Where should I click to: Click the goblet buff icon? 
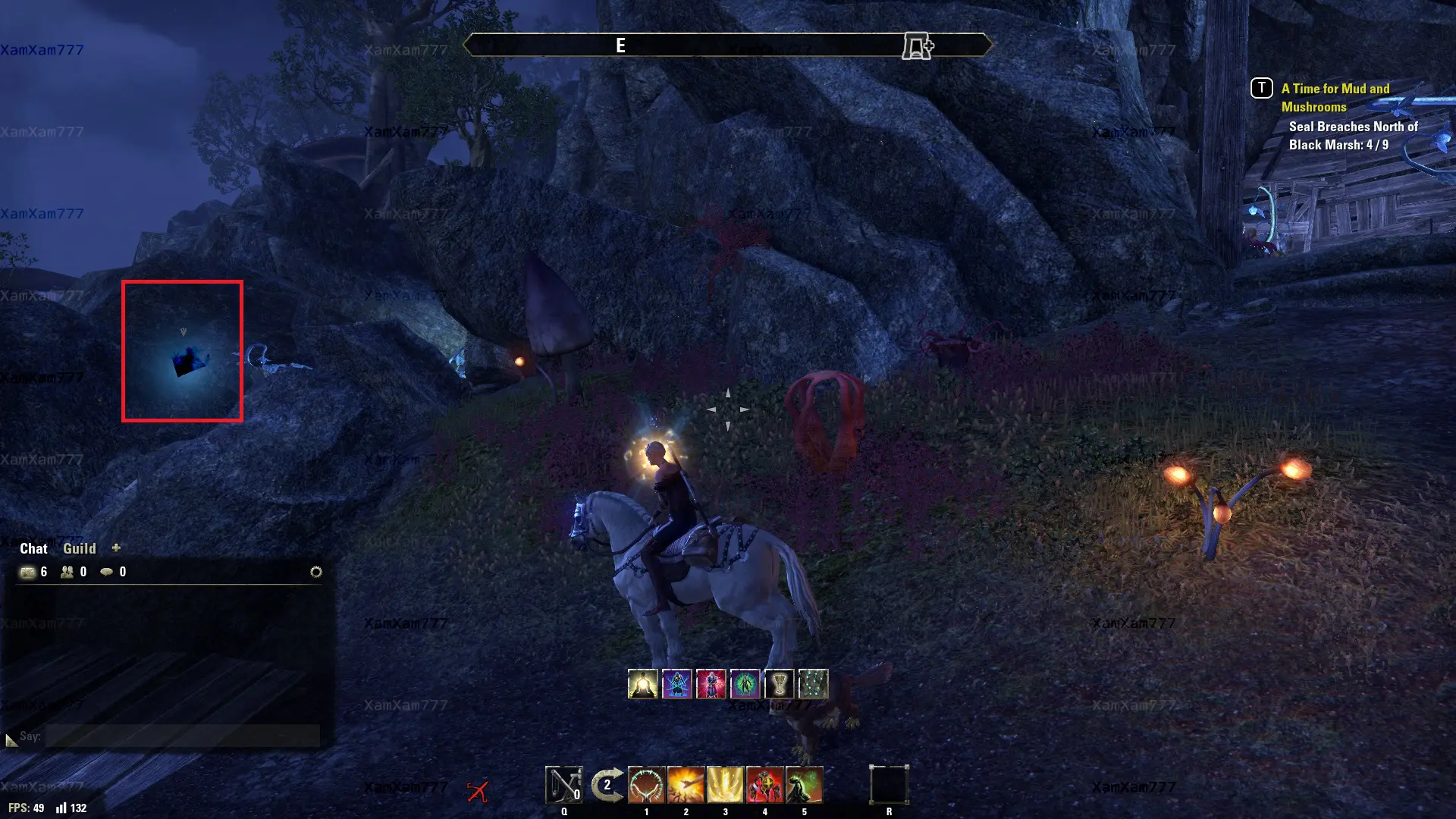click(x=779, y=684)
